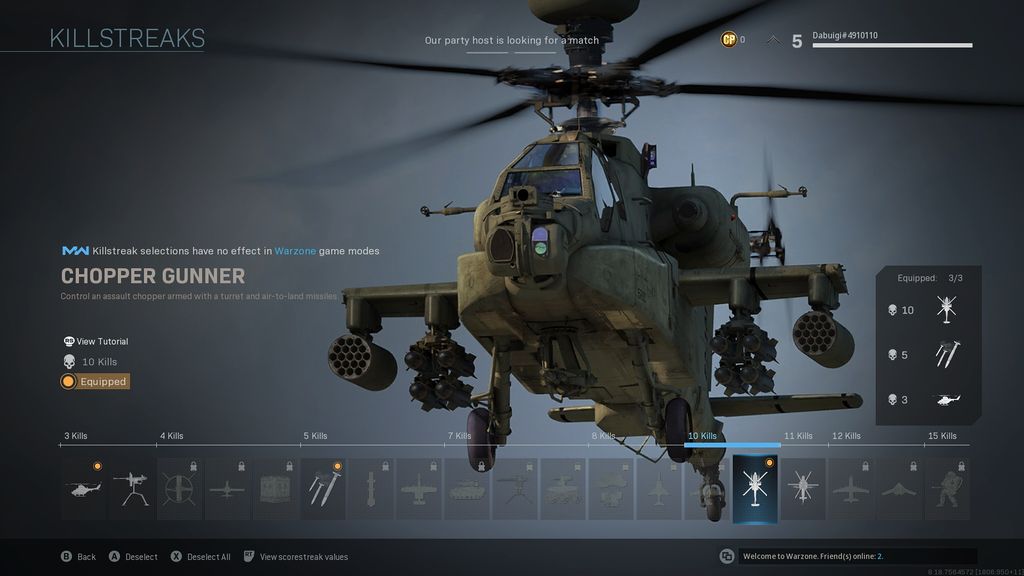Open View Tutorial for Chopper Gunner
The width and height of the screenshot is (1024, 576).
(x=96, y=341)
